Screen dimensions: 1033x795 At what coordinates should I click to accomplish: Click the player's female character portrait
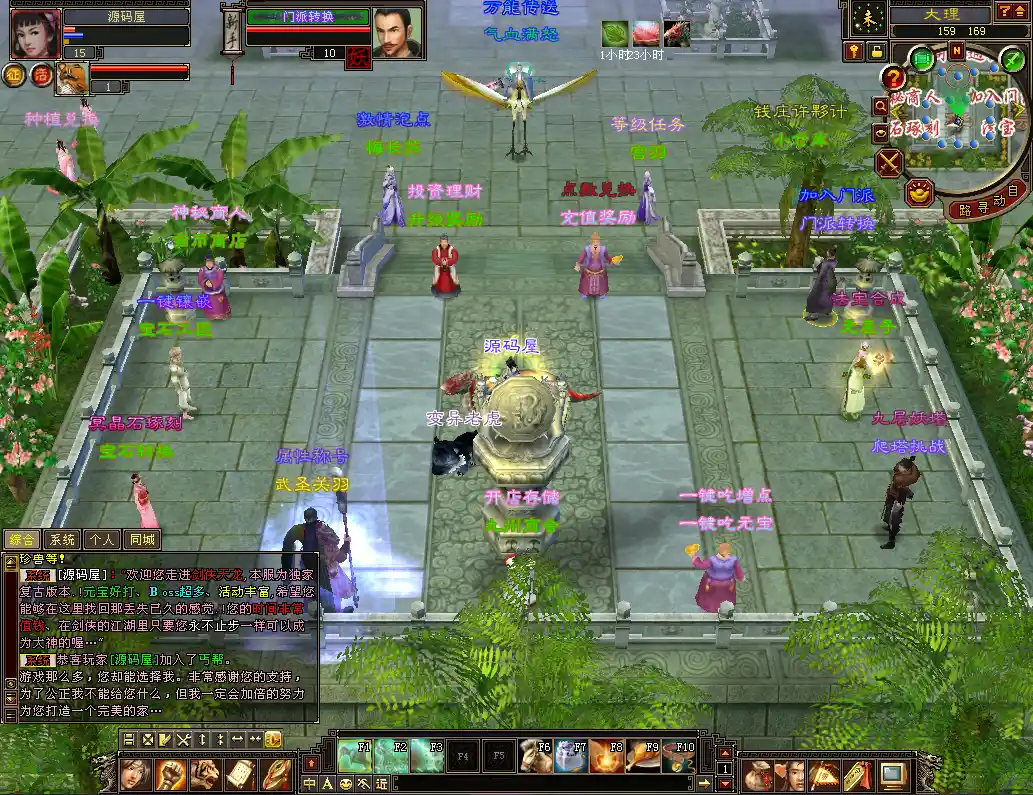[x=35, y=33]
